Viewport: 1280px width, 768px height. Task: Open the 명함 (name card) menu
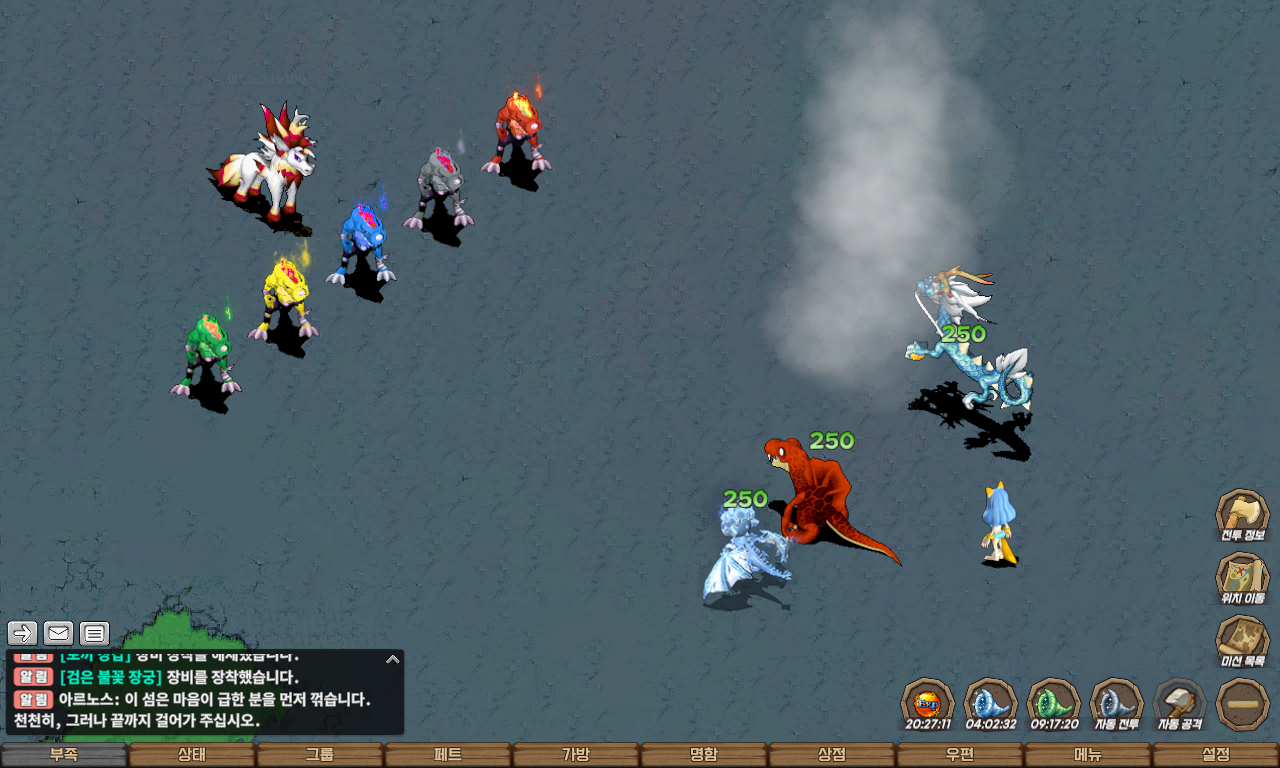tap(704, 755)
